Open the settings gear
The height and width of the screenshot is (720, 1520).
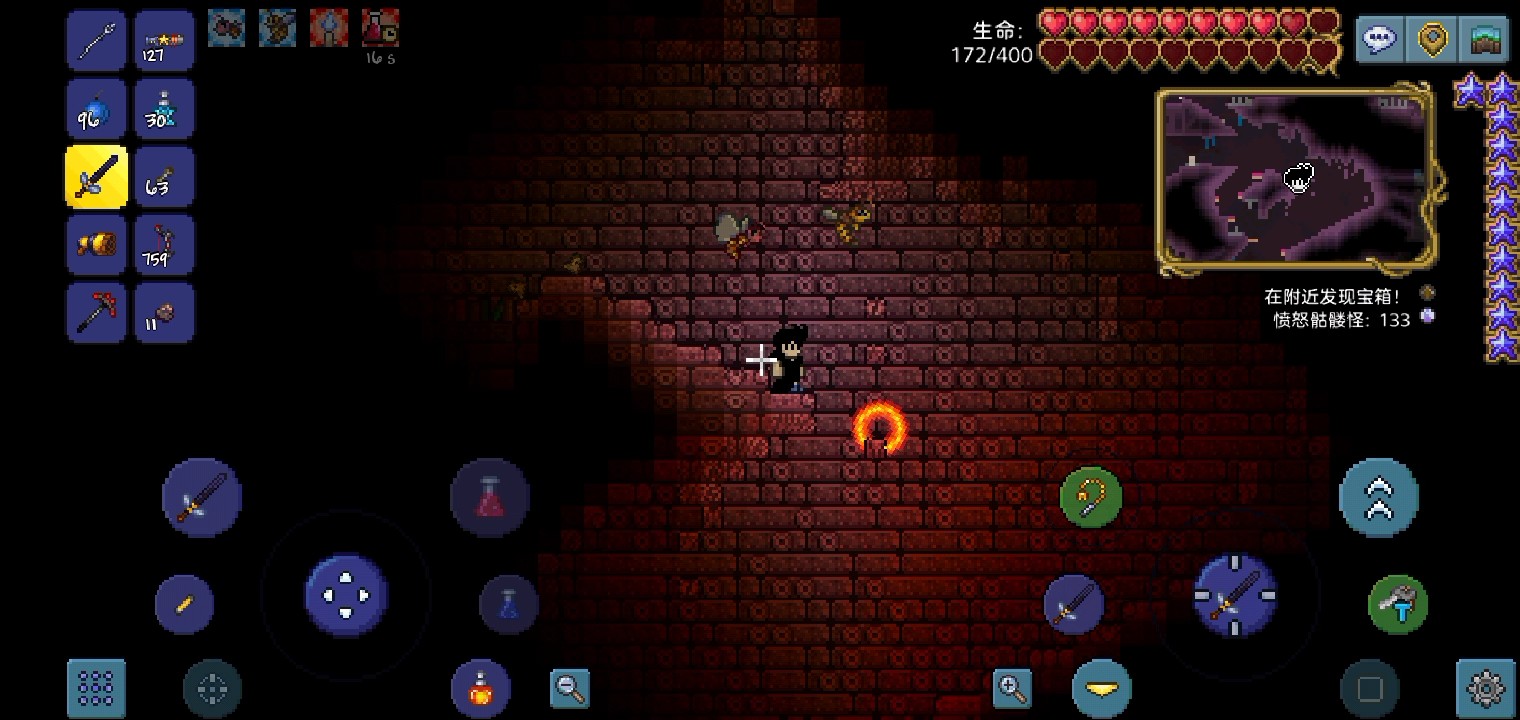coord(1486,688)
